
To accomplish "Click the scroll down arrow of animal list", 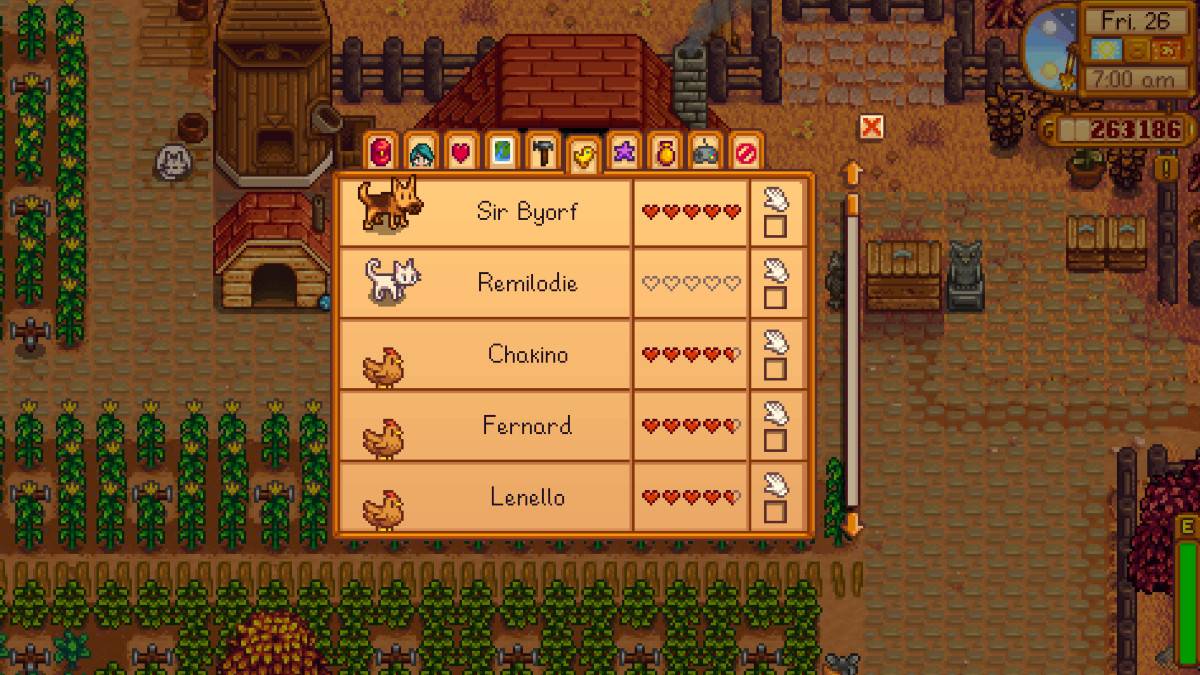I will 853,523.
